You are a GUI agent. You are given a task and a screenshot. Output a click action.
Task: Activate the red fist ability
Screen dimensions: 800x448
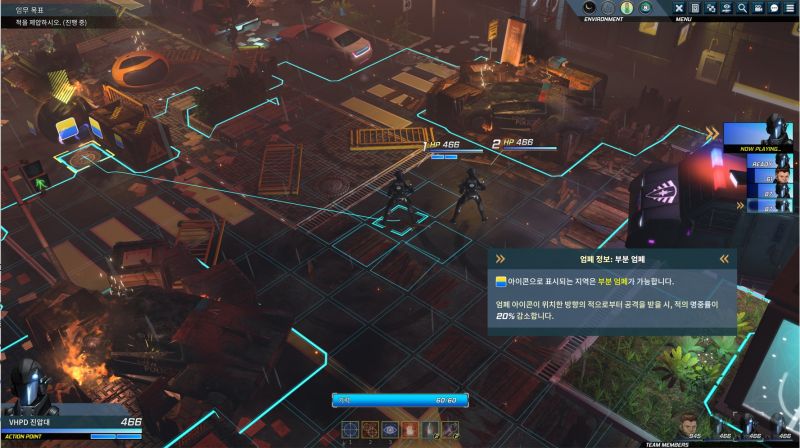coord(409,430)
